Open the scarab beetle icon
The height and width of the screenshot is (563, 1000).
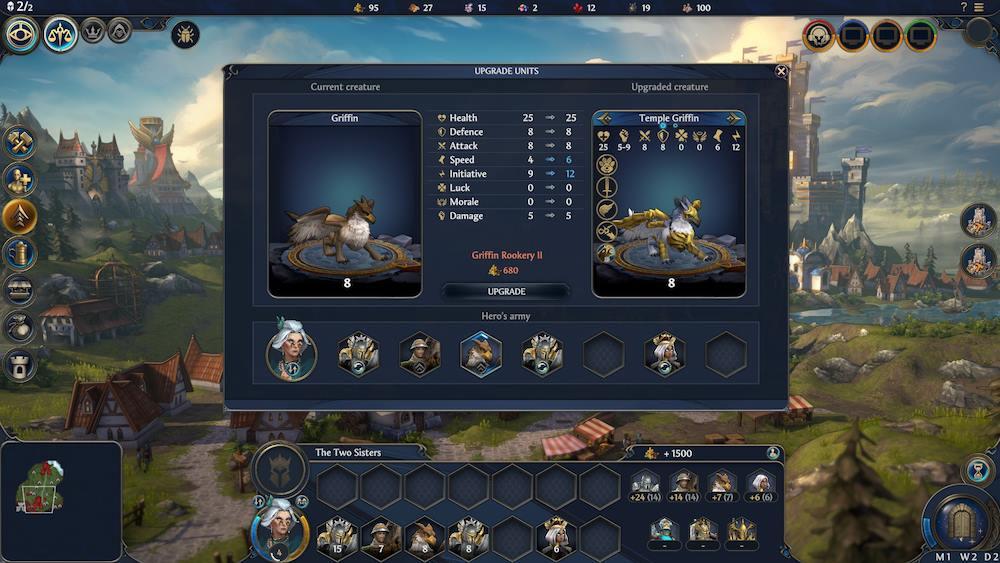185,35
